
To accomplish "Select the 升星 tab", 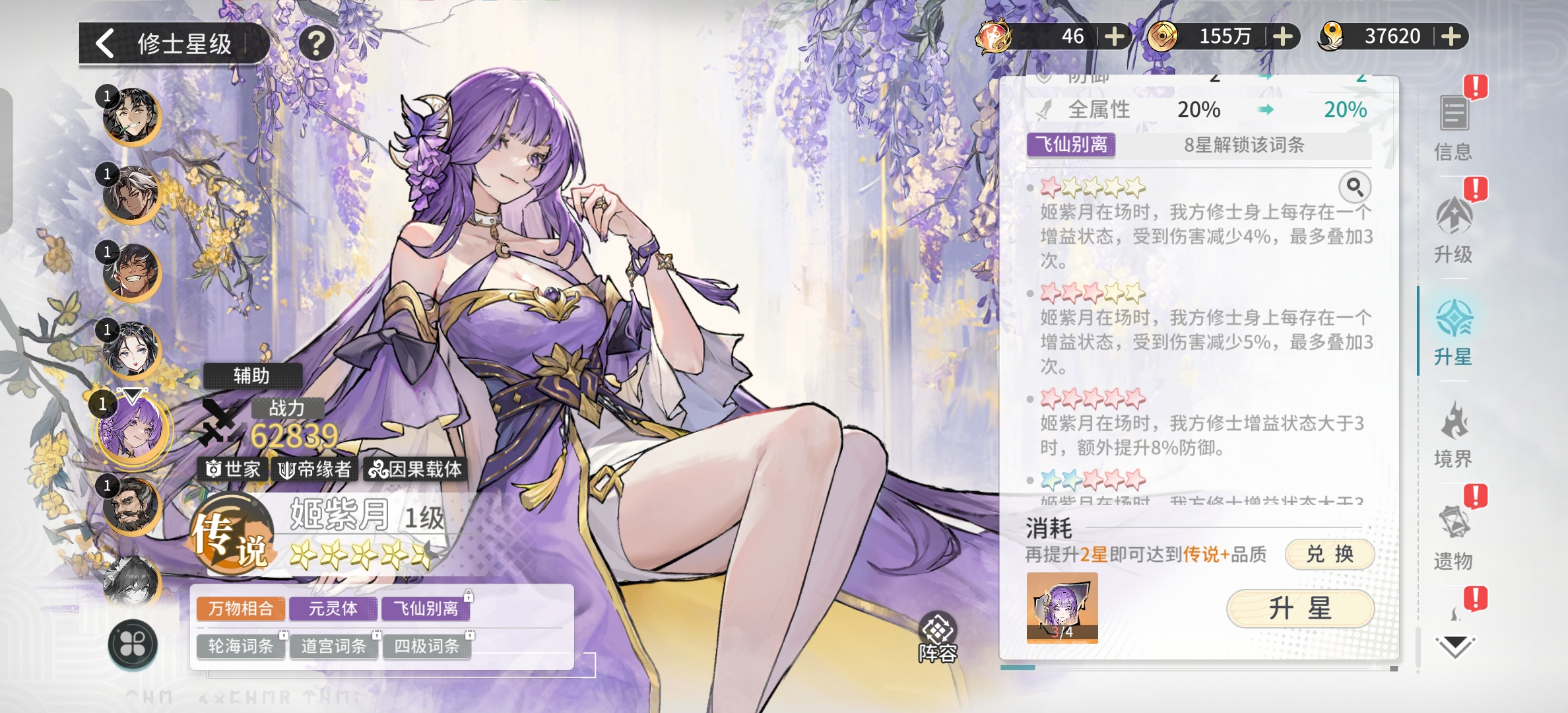I will coord(1453,333).
